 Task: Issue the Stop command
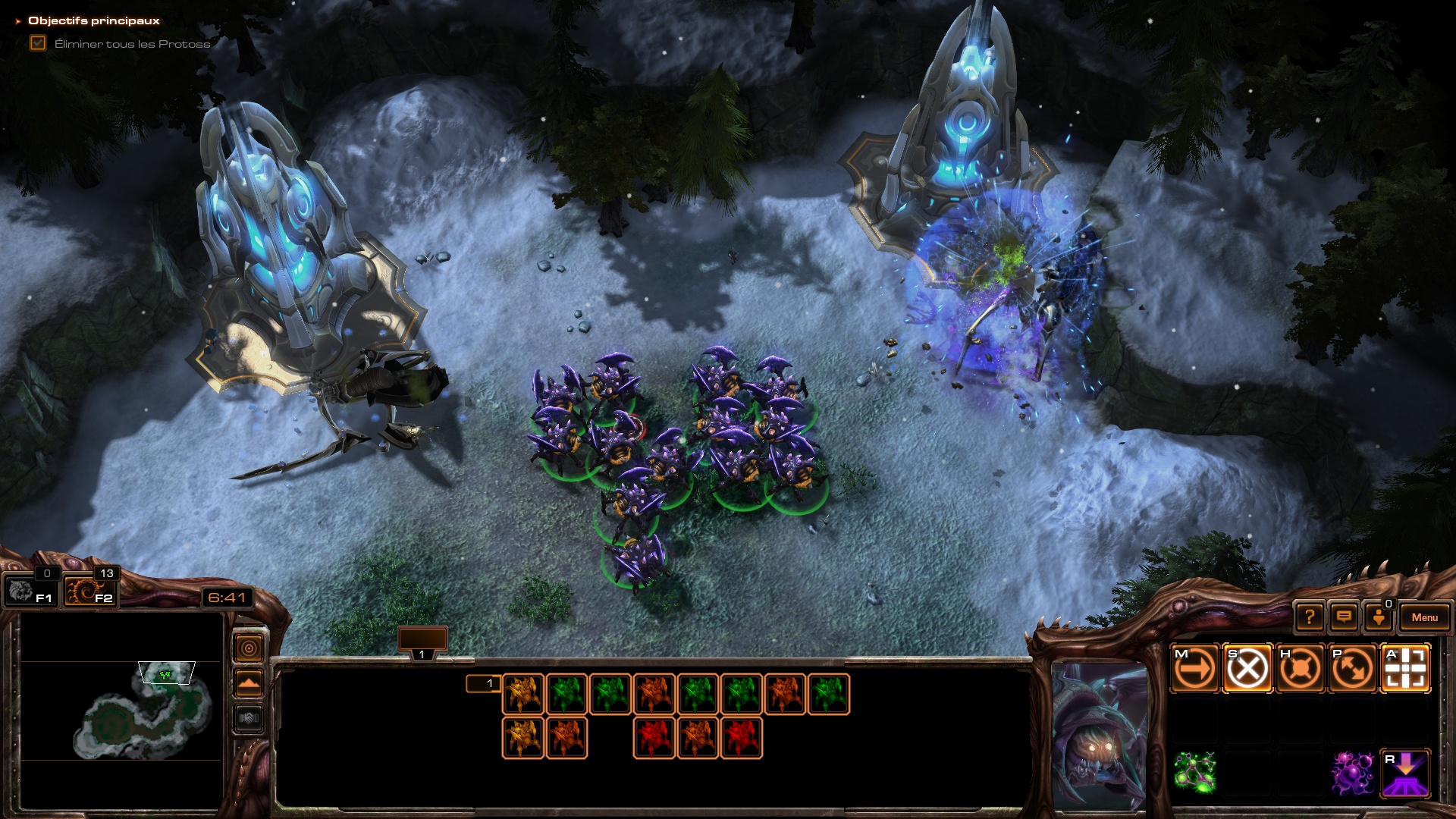click(x=1247, y=669)
